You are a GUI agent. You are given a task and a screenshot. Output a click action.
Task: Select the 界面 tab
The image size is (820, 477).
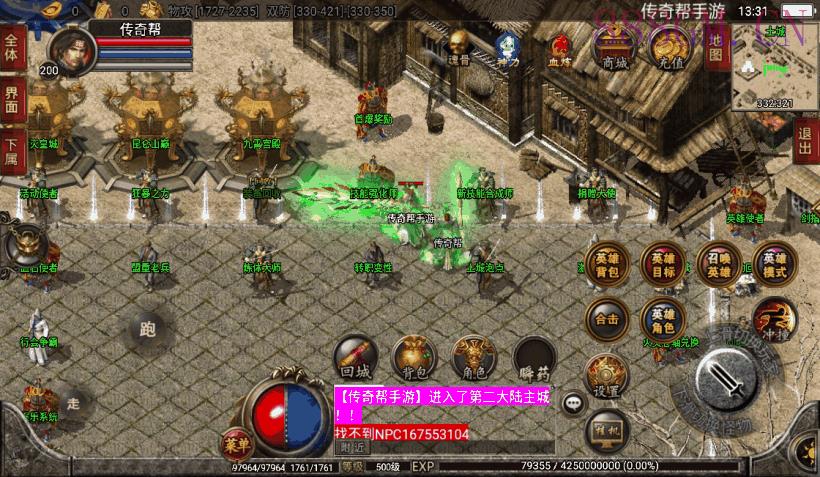tap(12, 99)
